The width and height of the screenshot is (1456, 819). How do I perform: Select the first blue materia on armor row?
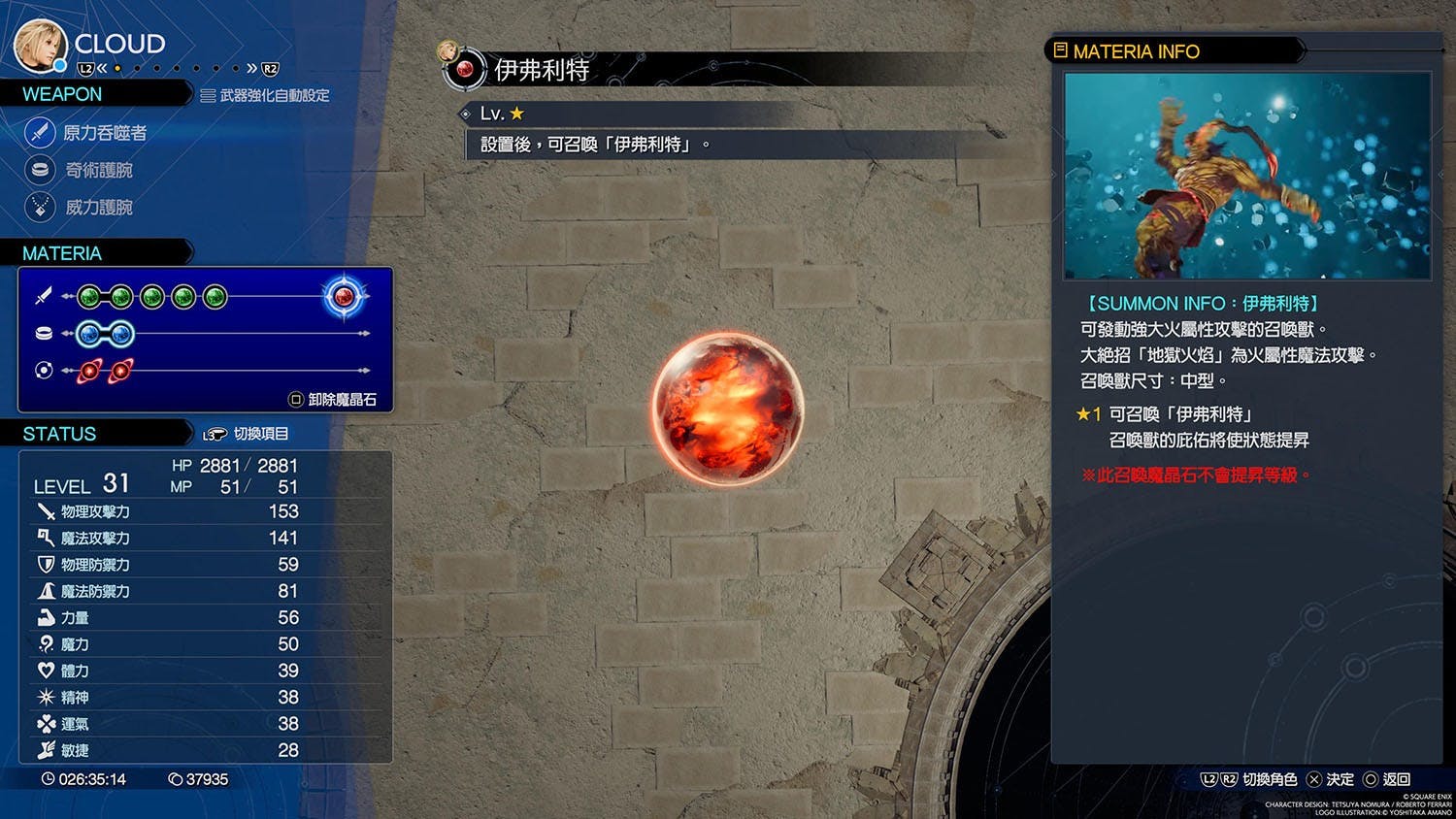89,334
